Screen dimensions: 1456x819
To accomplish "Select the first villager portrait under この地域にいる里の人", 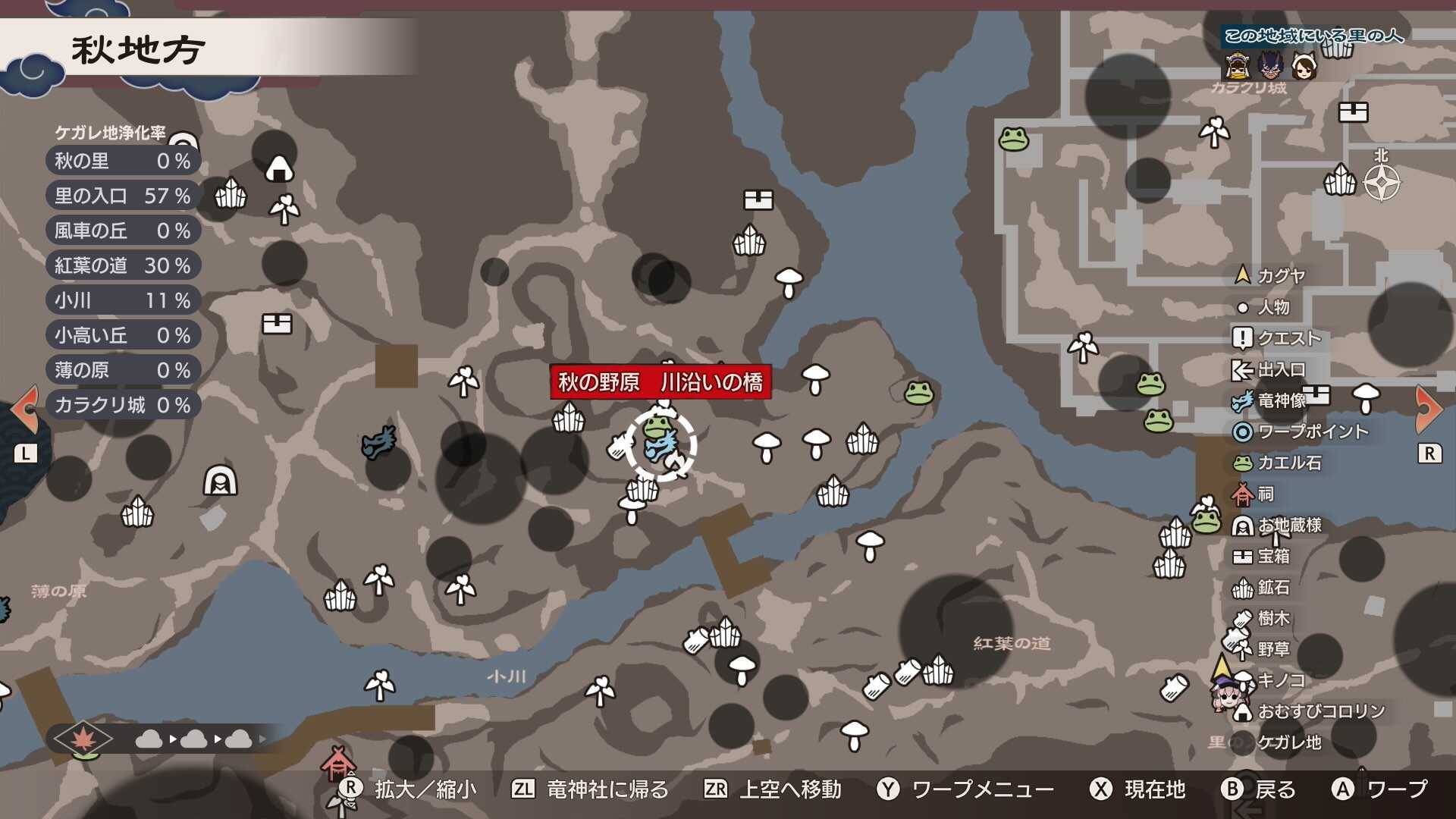I will (x=1238, y=65).
